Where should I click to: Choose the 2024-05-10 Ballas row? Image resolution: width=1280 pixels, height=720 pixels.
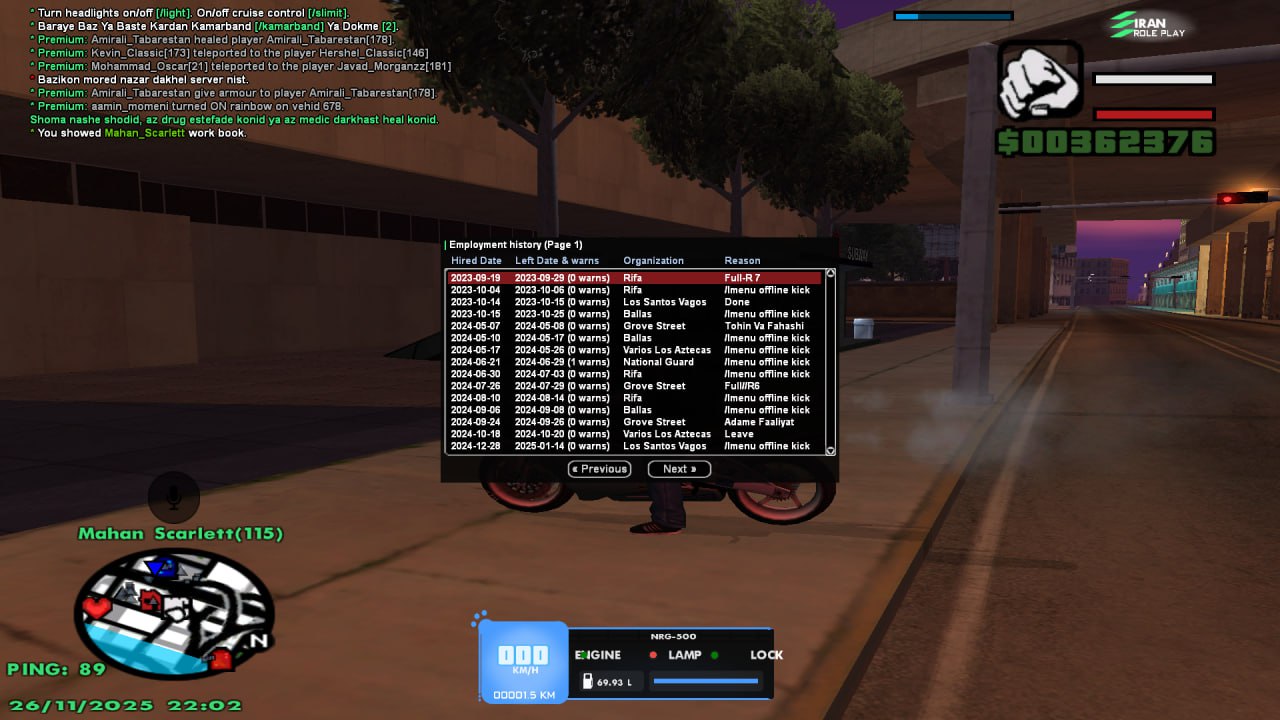[635, 338]
